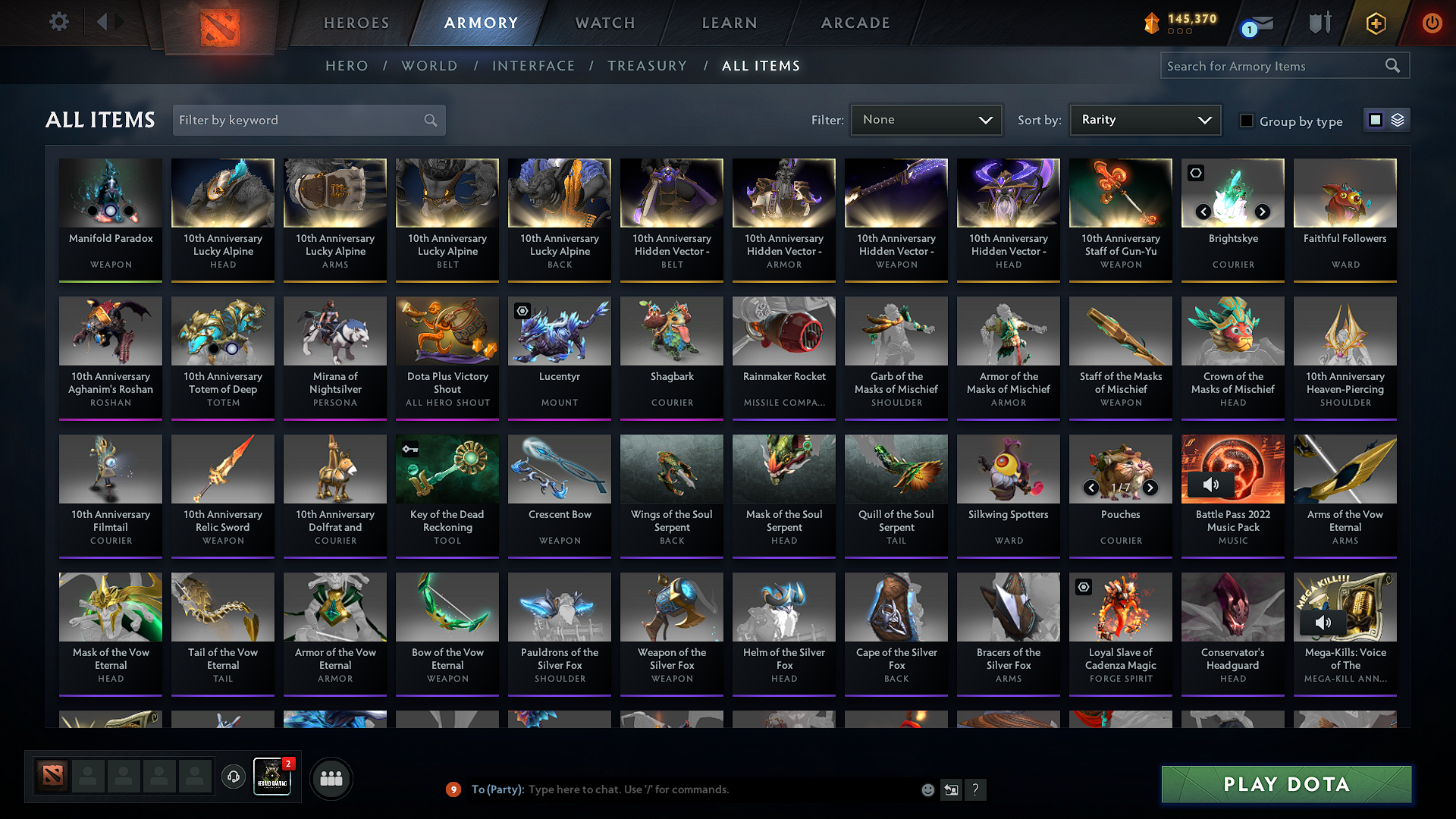Image resolution: width=1456 pixels, height=819 pixels.
Task: Switch to the WATCH tab
Action: (604, 23)
